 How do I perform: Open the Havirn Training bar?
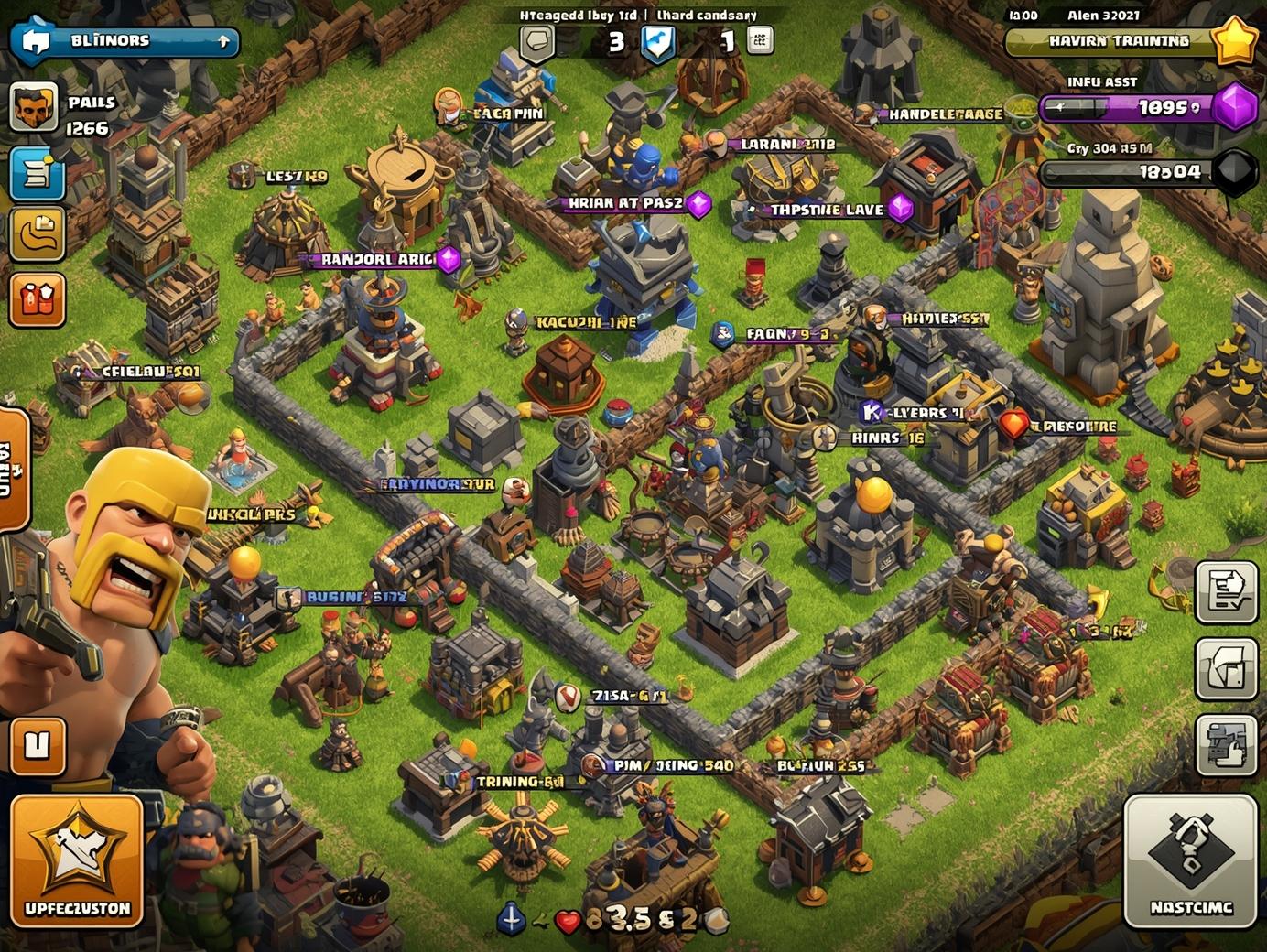(x=1110, y=41)
